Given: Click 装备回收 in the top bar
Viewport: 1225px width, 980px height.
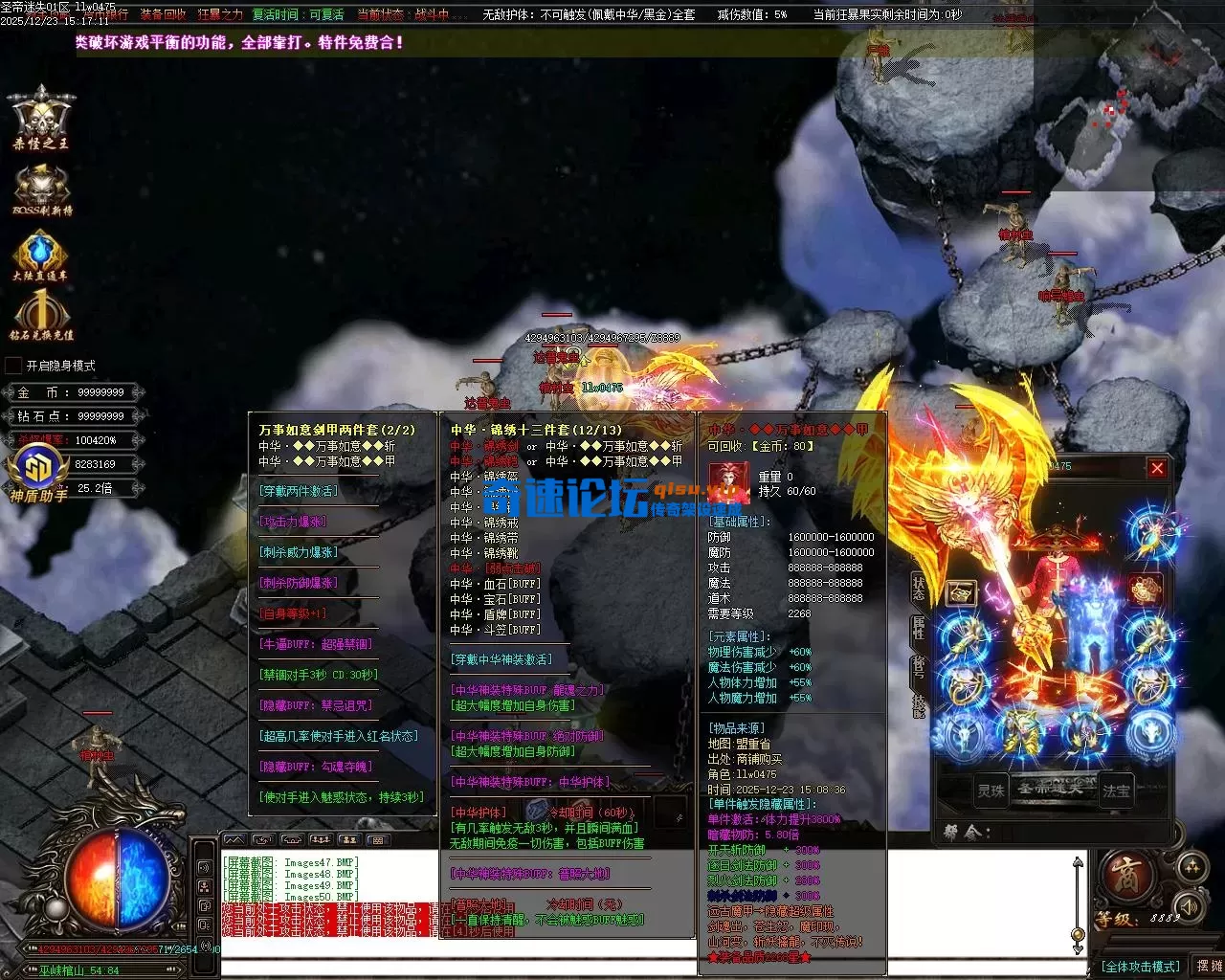Looking at the screenshot, I should [163, 14].
